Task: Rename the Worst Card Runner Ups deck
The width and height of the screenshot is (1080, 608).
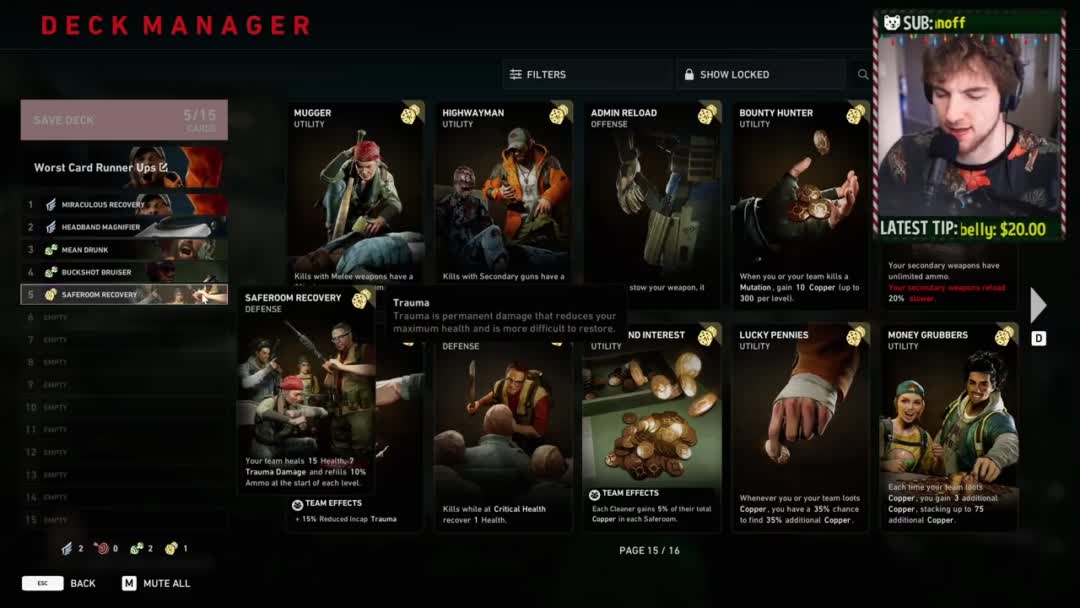Action: point(163,168)
